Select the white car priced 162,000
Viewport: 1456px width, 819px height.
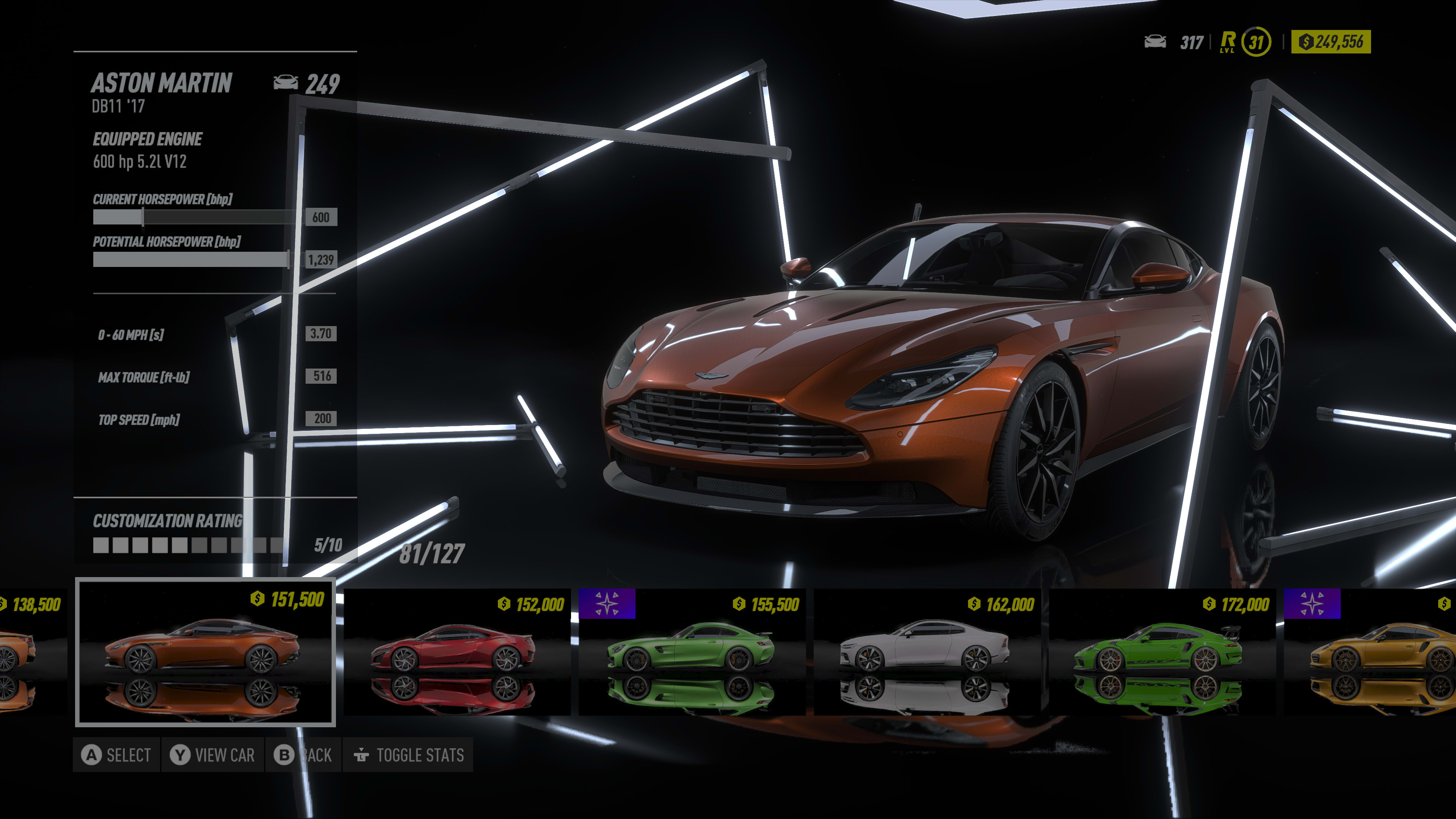(x=927, y=651)
